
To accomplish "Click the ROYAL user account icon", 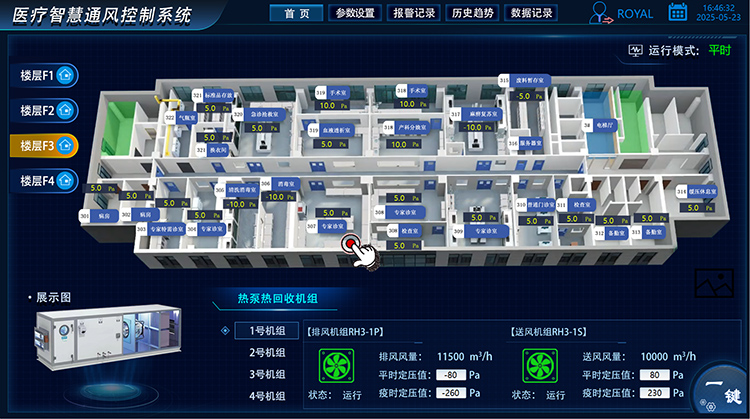I will pyautogui.click(x=601, y=14).
